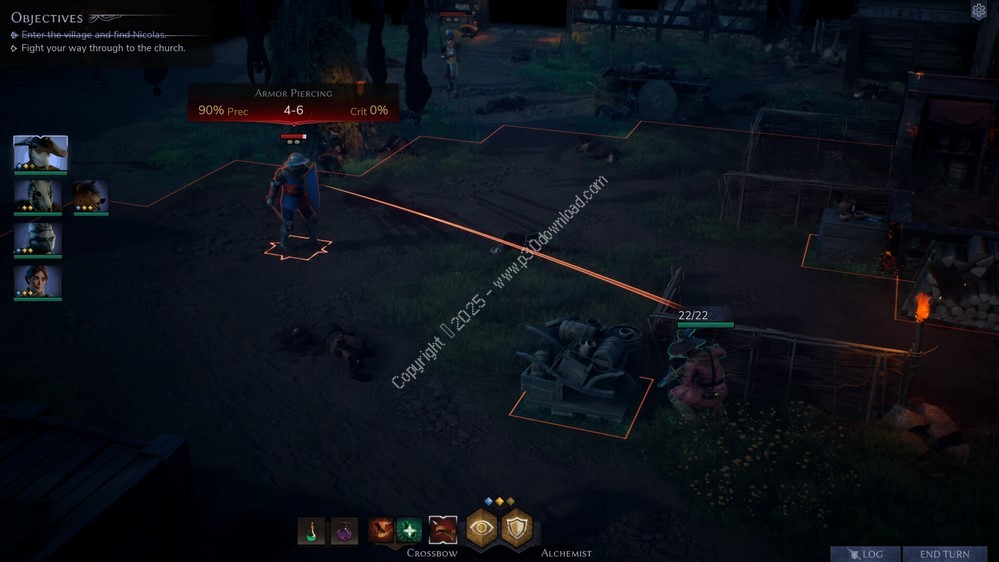The image size is (999, 562).
Task: Select the highlighted red crossbow shot ability
Action: [442, 530]
